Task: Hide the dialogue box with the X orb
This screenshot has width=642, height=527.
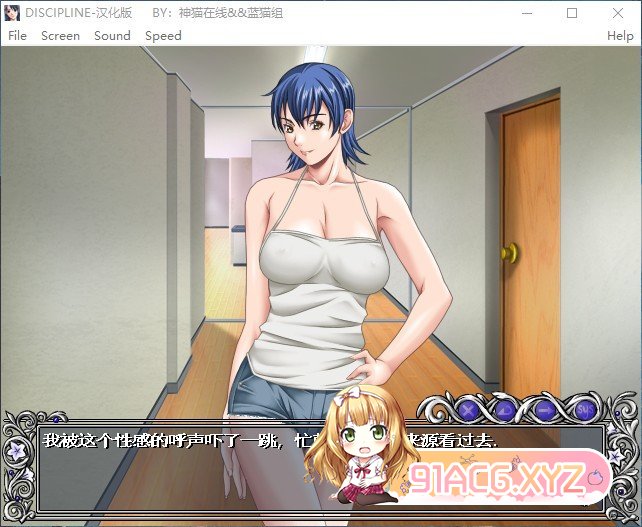Action: [x=467, y=408]
